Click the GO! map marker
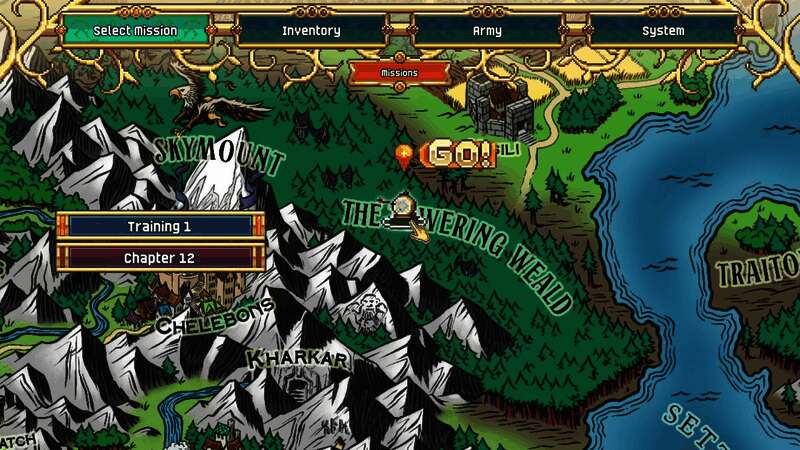800x450 pixels. (x=458, y=155)
